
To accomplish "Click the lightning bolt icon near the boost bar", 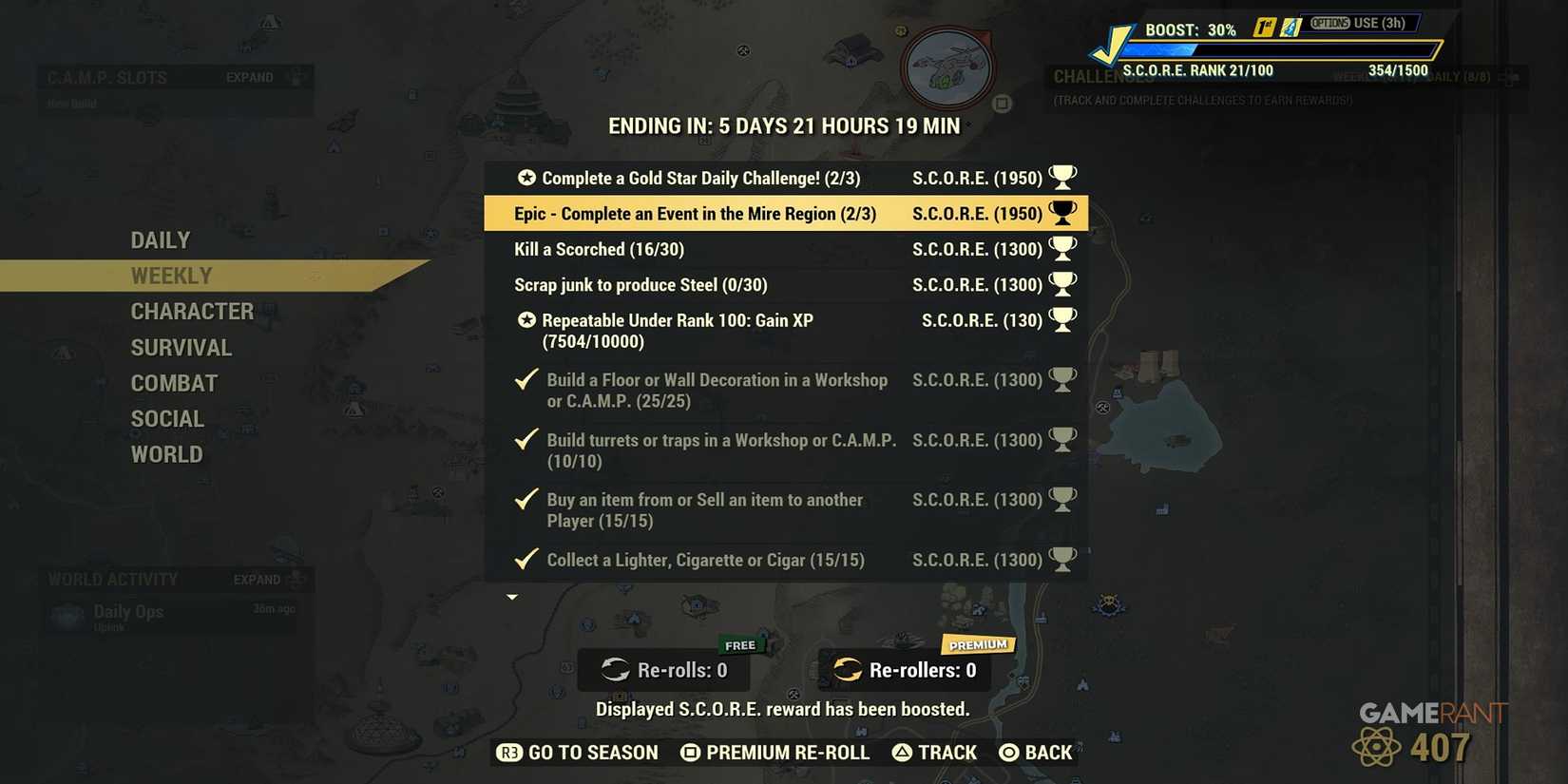I will 1291,28.
